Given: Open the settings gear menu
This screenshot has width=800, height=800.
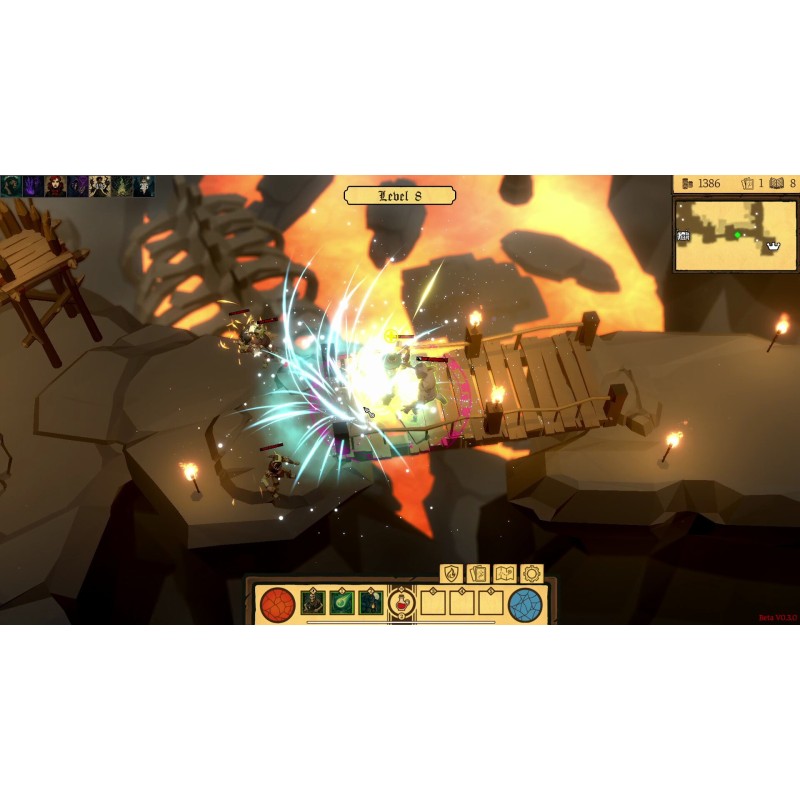Looking at the screenshot, I should 531,574.
